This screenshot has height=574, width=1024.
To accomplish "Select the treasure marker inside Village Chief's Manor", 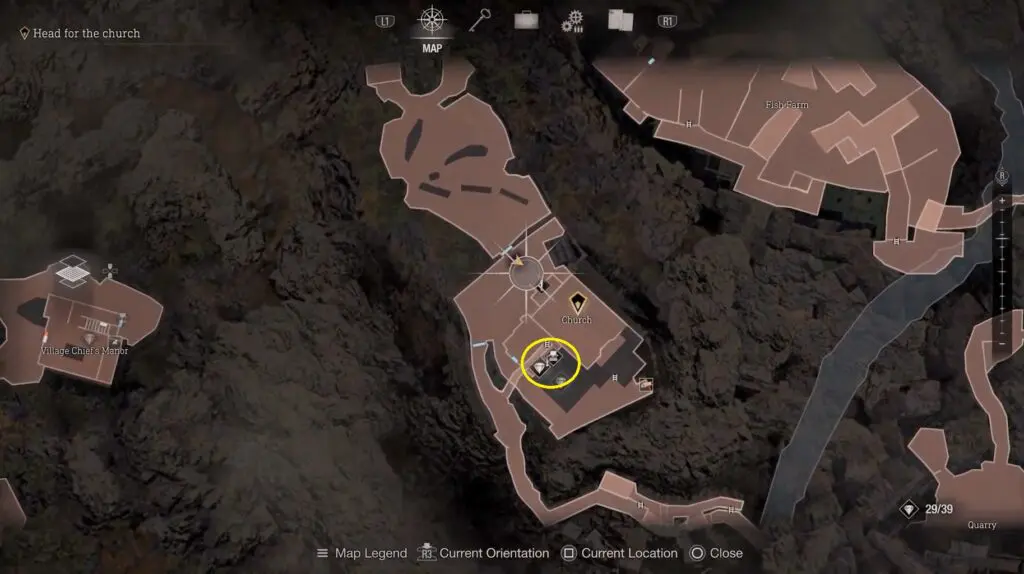I will tap(88, 339).
